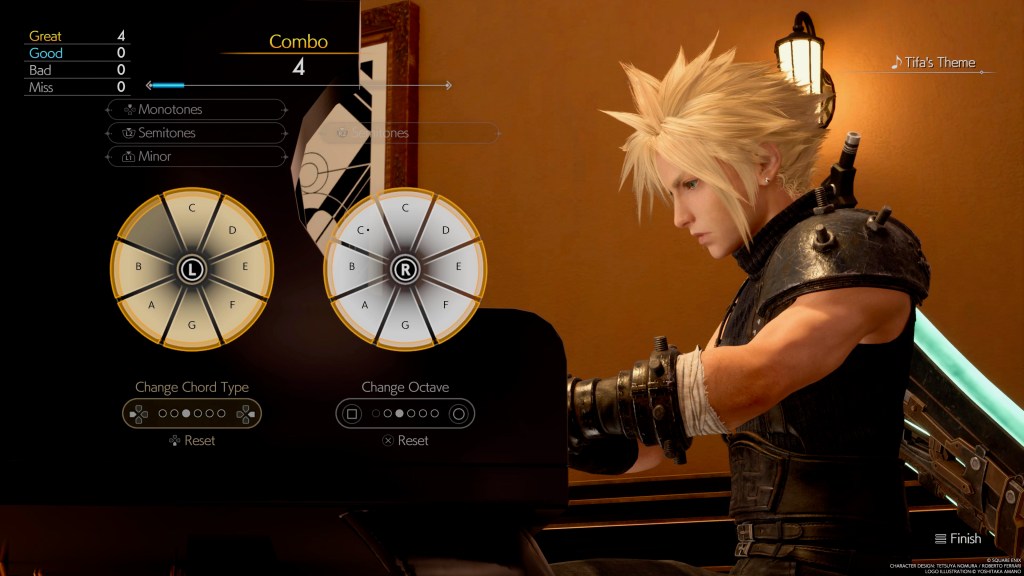Select G on the L chord wheel

click(191, 326)
